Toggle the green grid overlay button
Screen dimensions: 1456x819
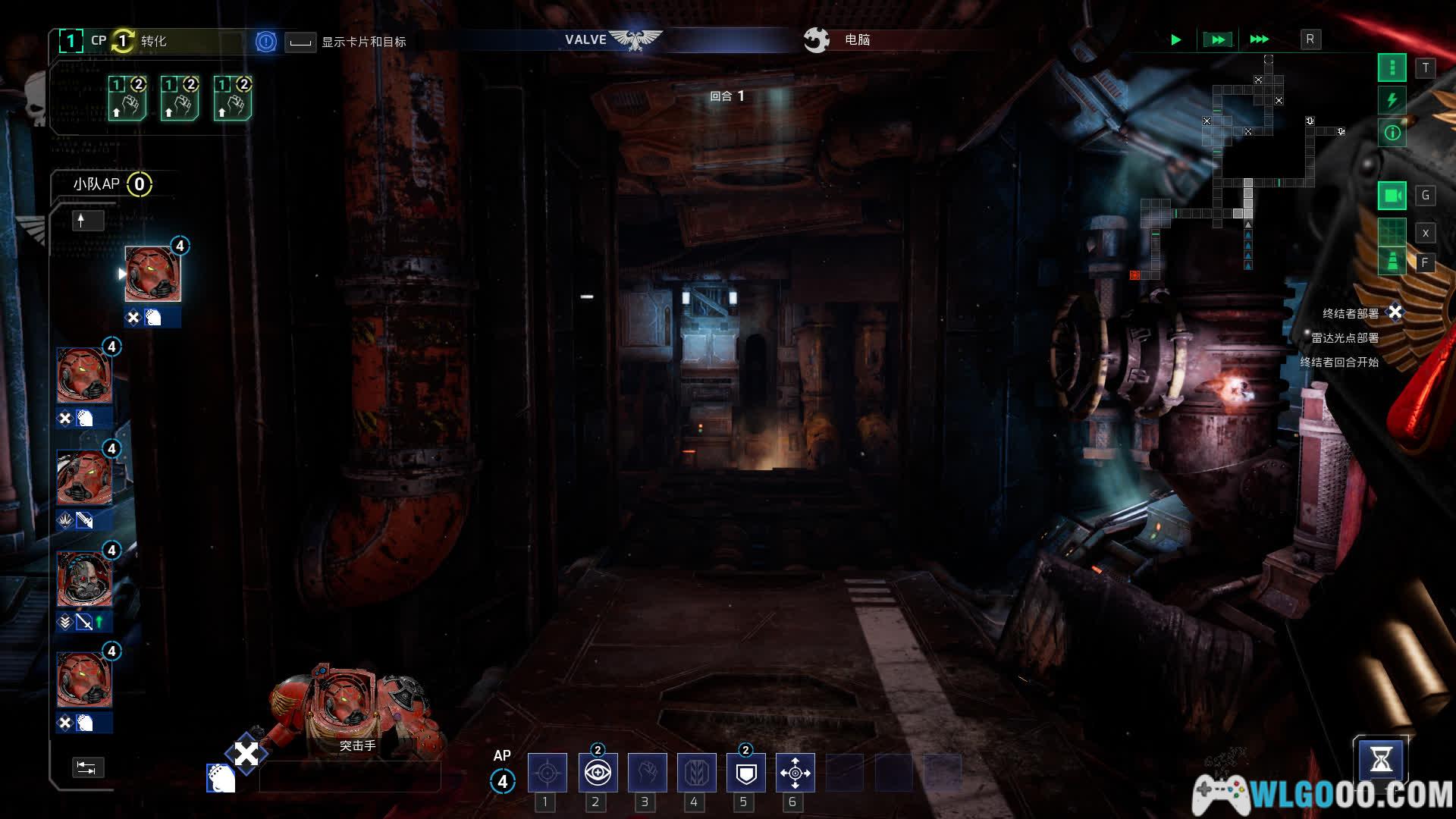pos(1392,232)
